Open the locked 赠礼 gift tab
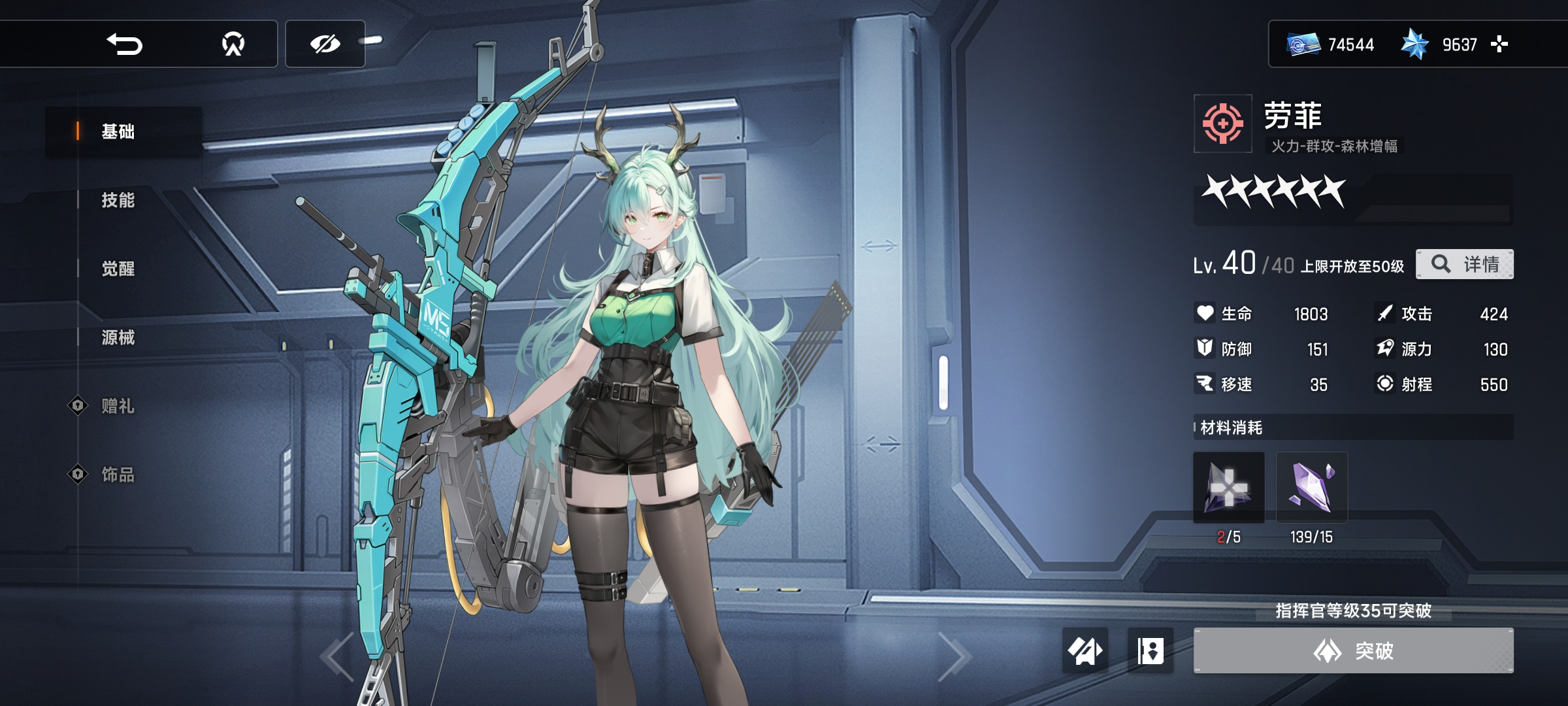Viewport: 1568px width, 706px height. click(118, 406)
